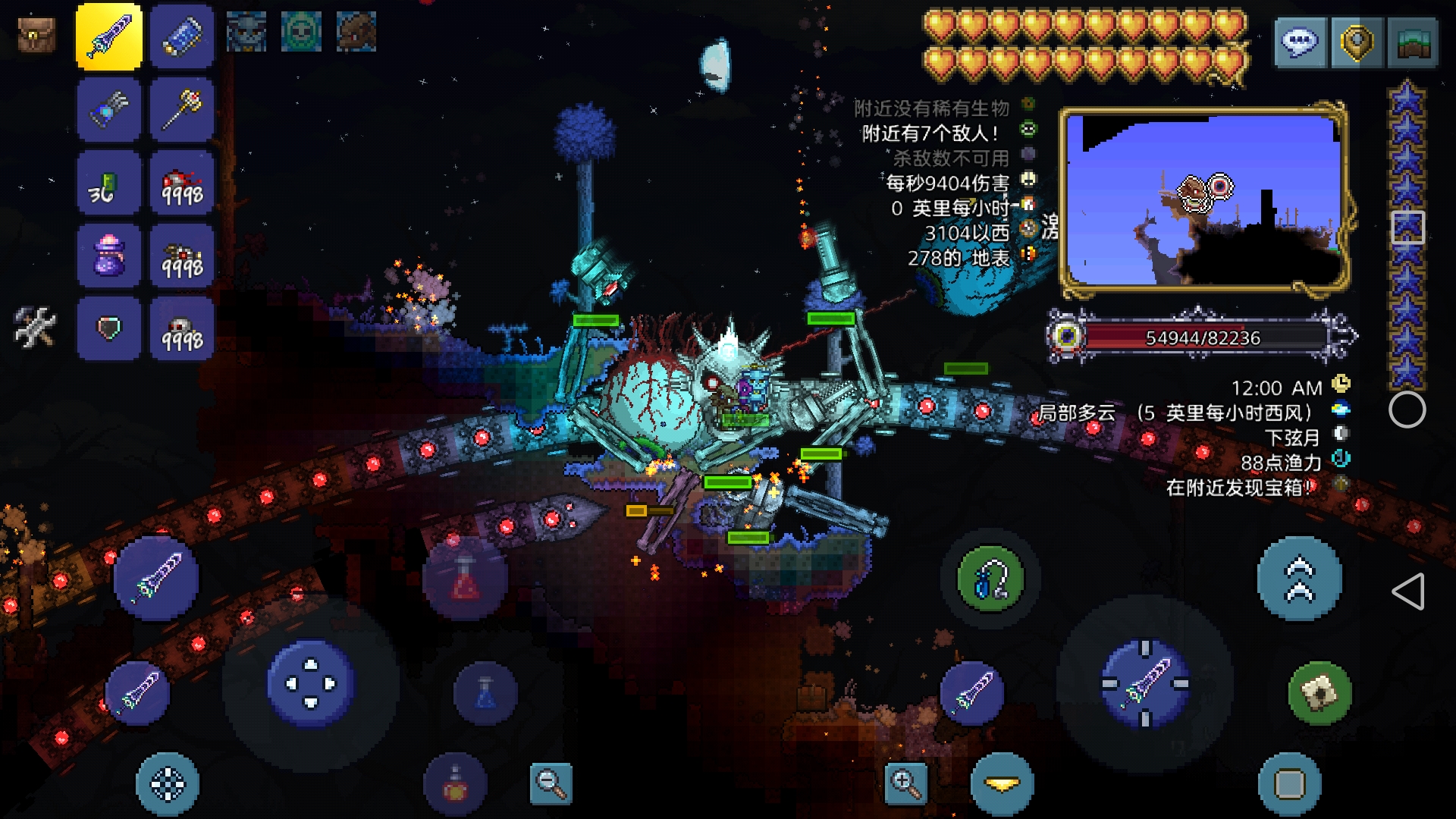The height and width of the screenshot is (819, 1456).
Task: Open the crossed tools settings menu
Action: click(x=35, y=328)
